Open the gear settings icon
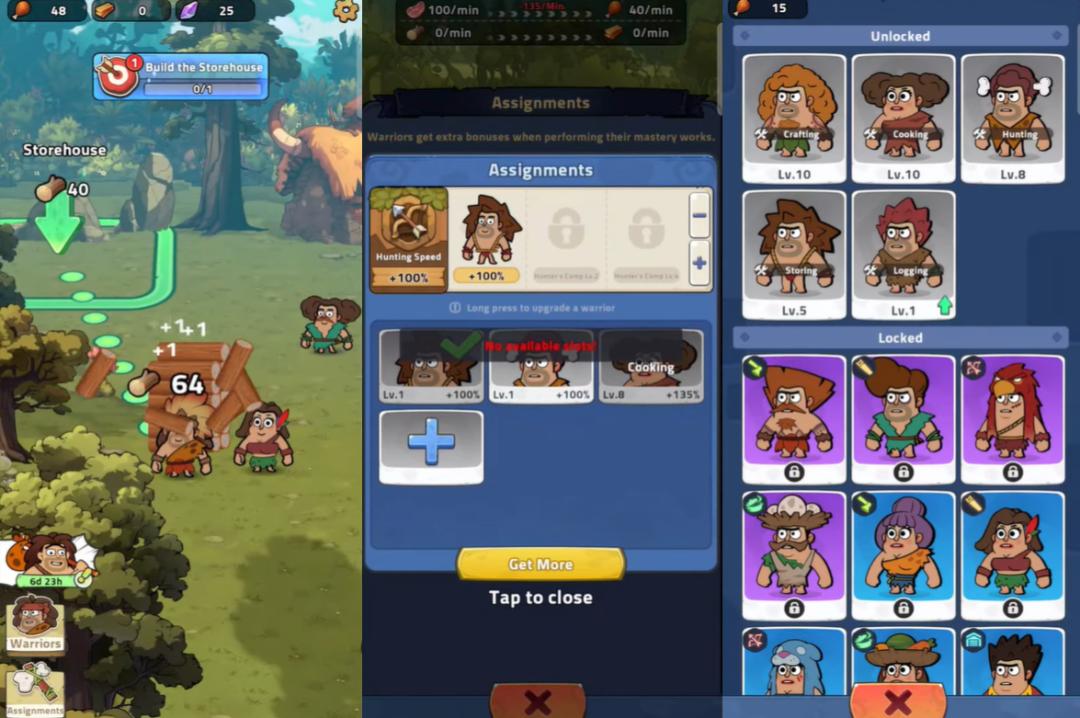 pos(345,11)
